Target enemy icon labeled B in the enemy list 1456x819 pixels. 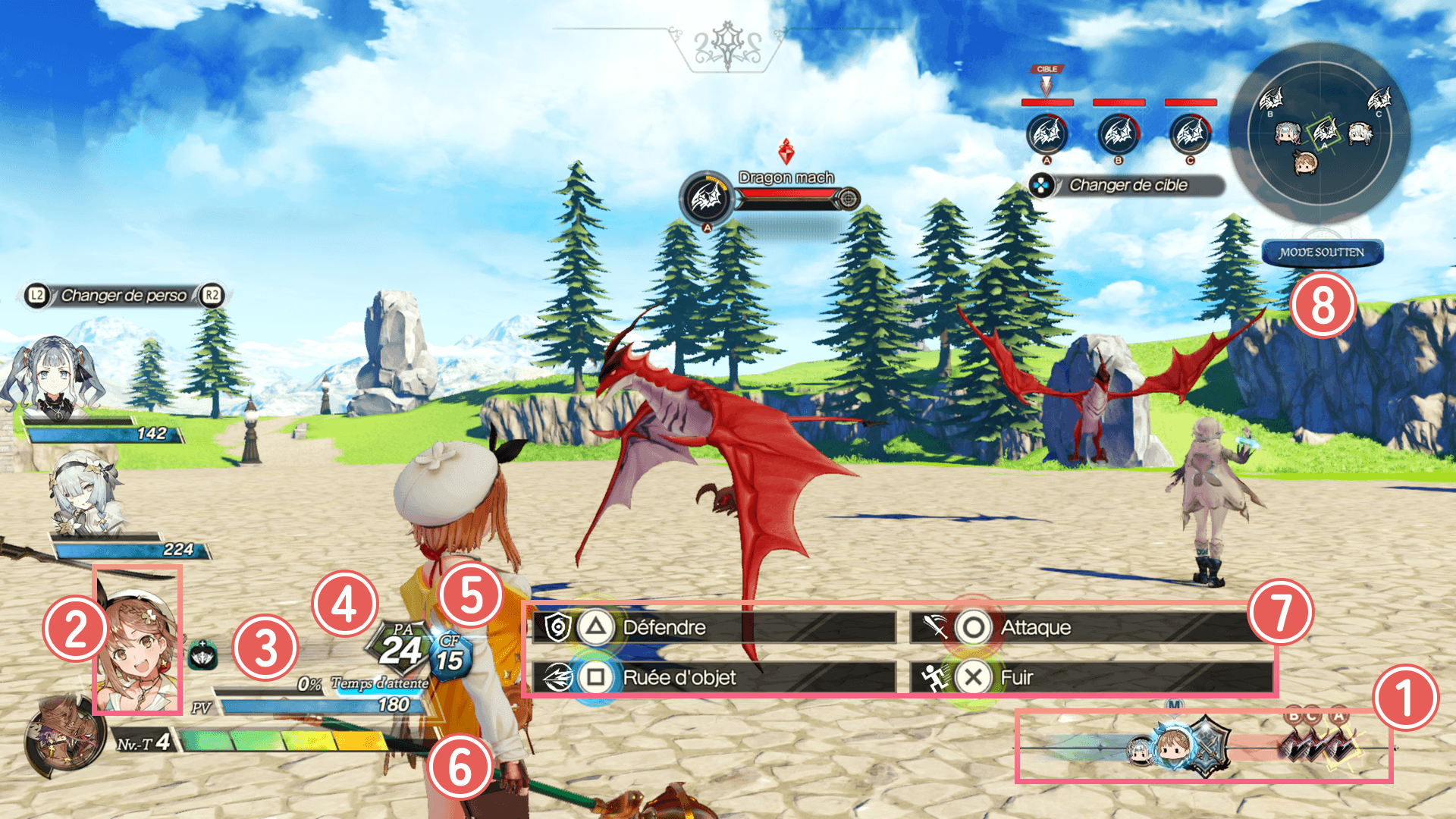(x=1119, y=134)
